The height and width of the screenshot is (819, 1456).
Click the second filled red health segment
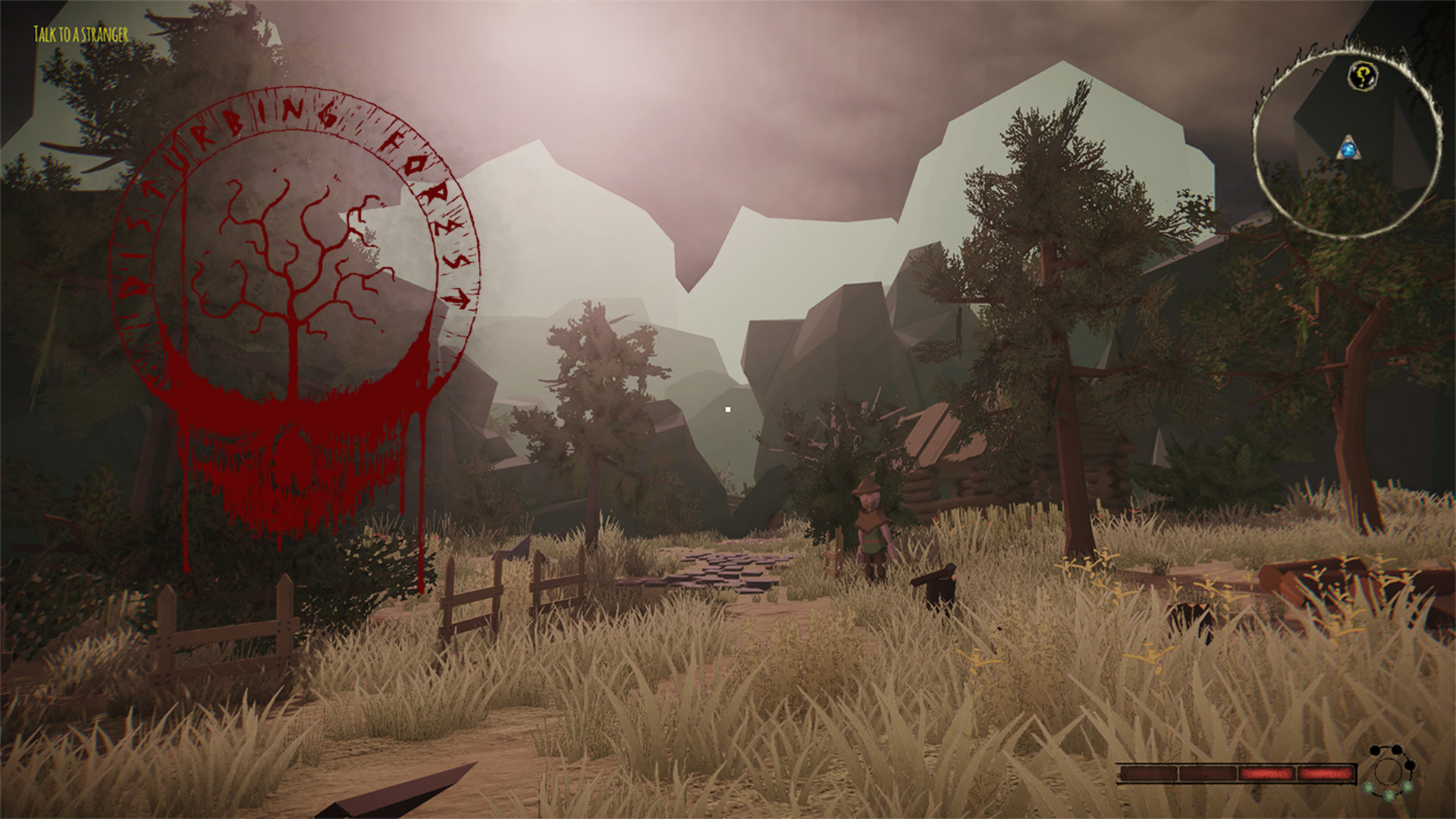pyautogui.click(x=1324, y=771)
